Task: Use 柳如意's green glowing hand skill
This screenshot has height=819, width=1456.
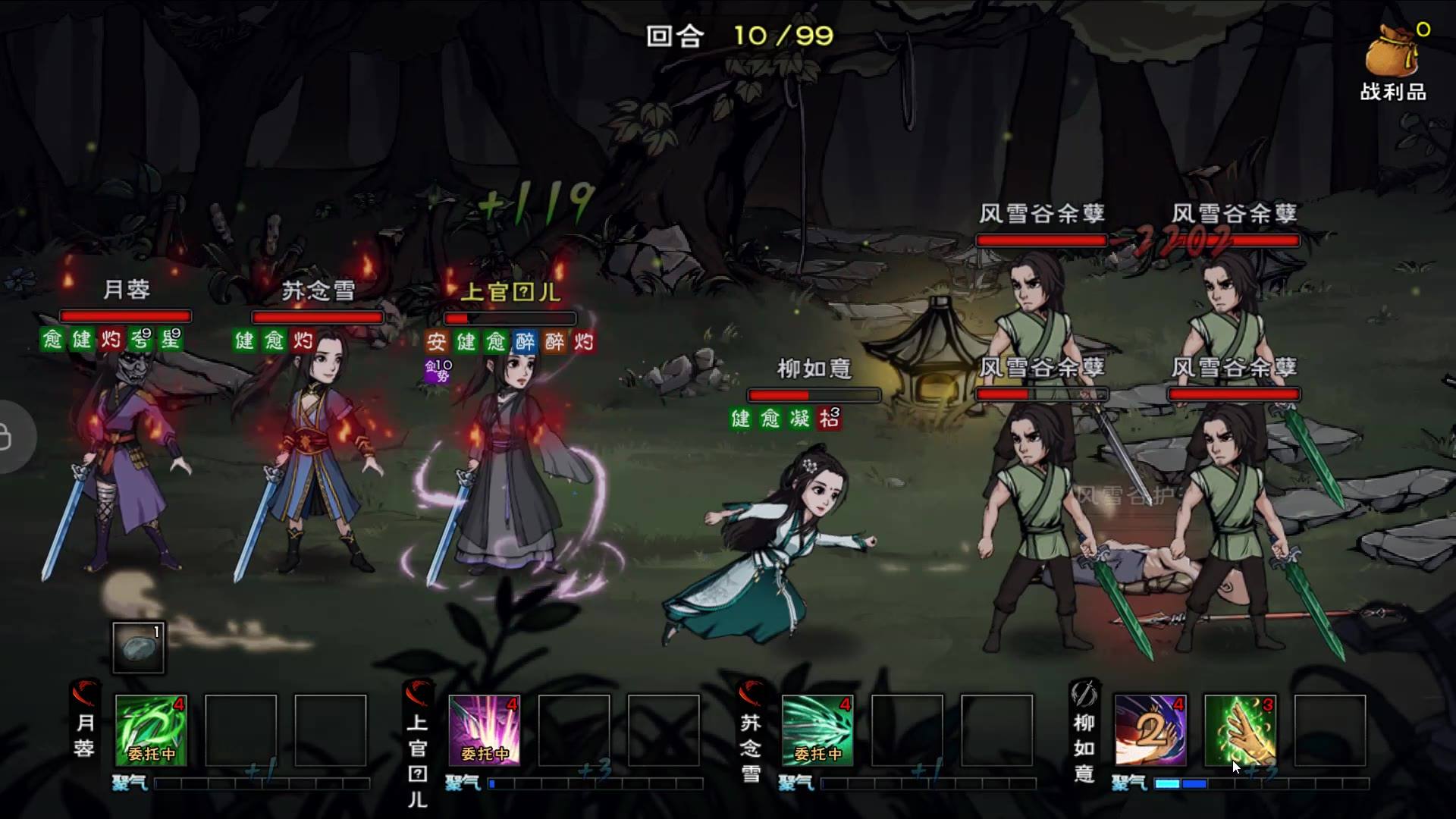Action: tap(1240, 730)
